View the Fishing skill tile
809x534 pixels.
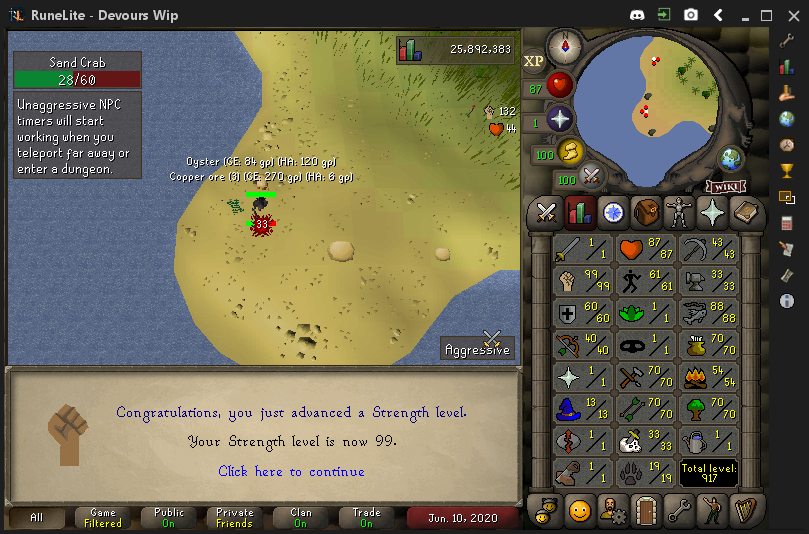point(706,315)
